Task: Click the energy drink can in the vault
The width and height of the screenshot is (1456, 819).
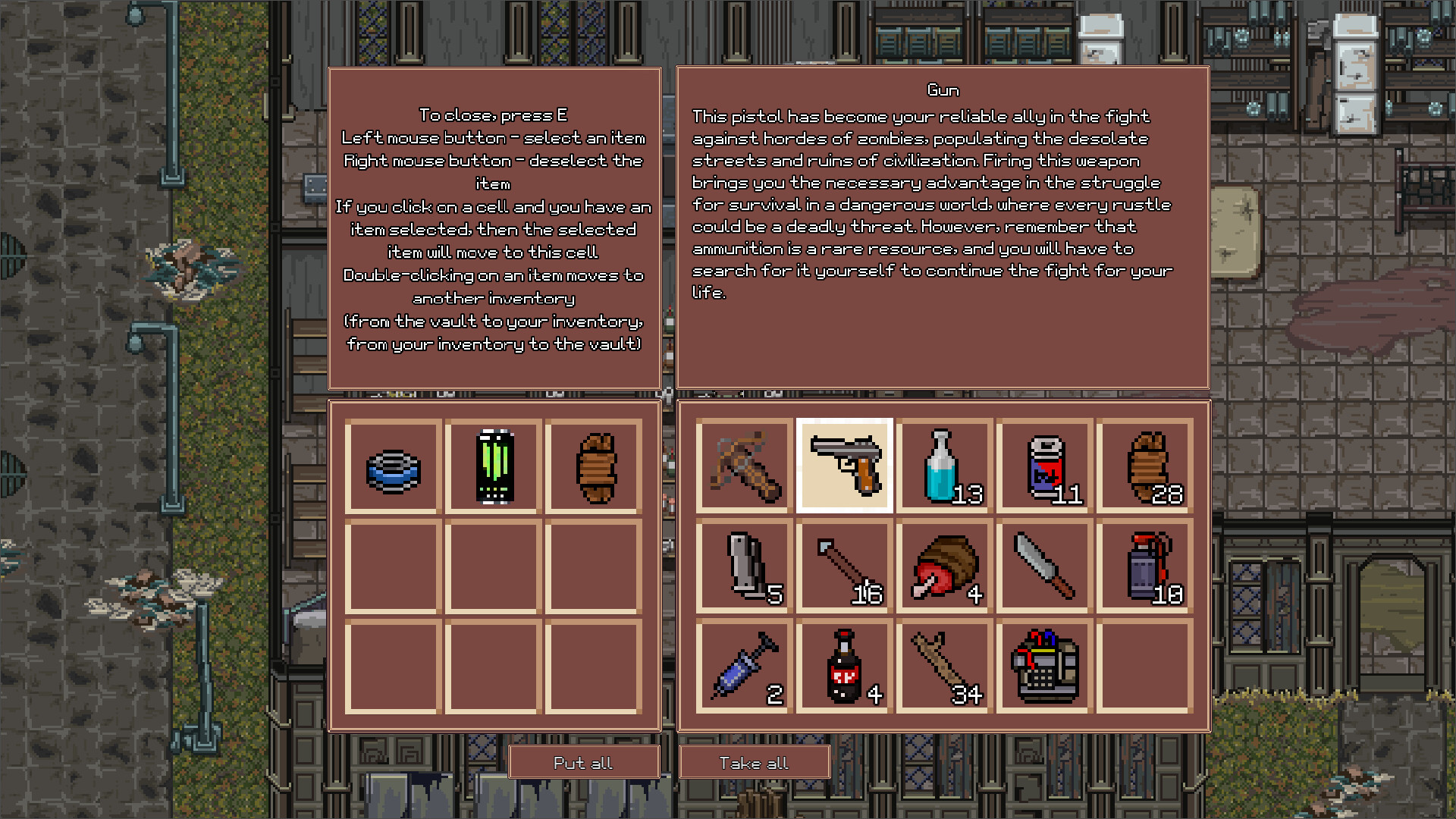Action: click(x=493, y=466)
